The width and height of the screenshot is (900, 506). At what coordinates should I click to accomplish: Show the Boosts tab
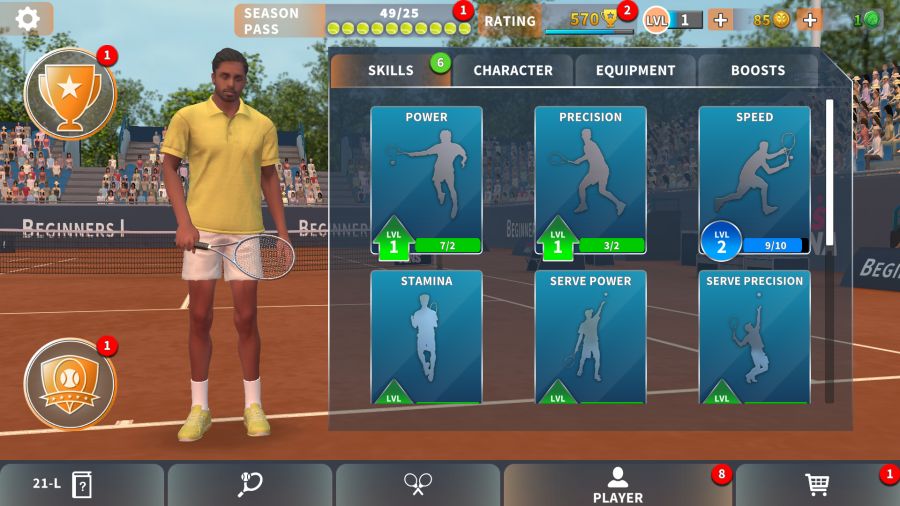pos(757,70)
